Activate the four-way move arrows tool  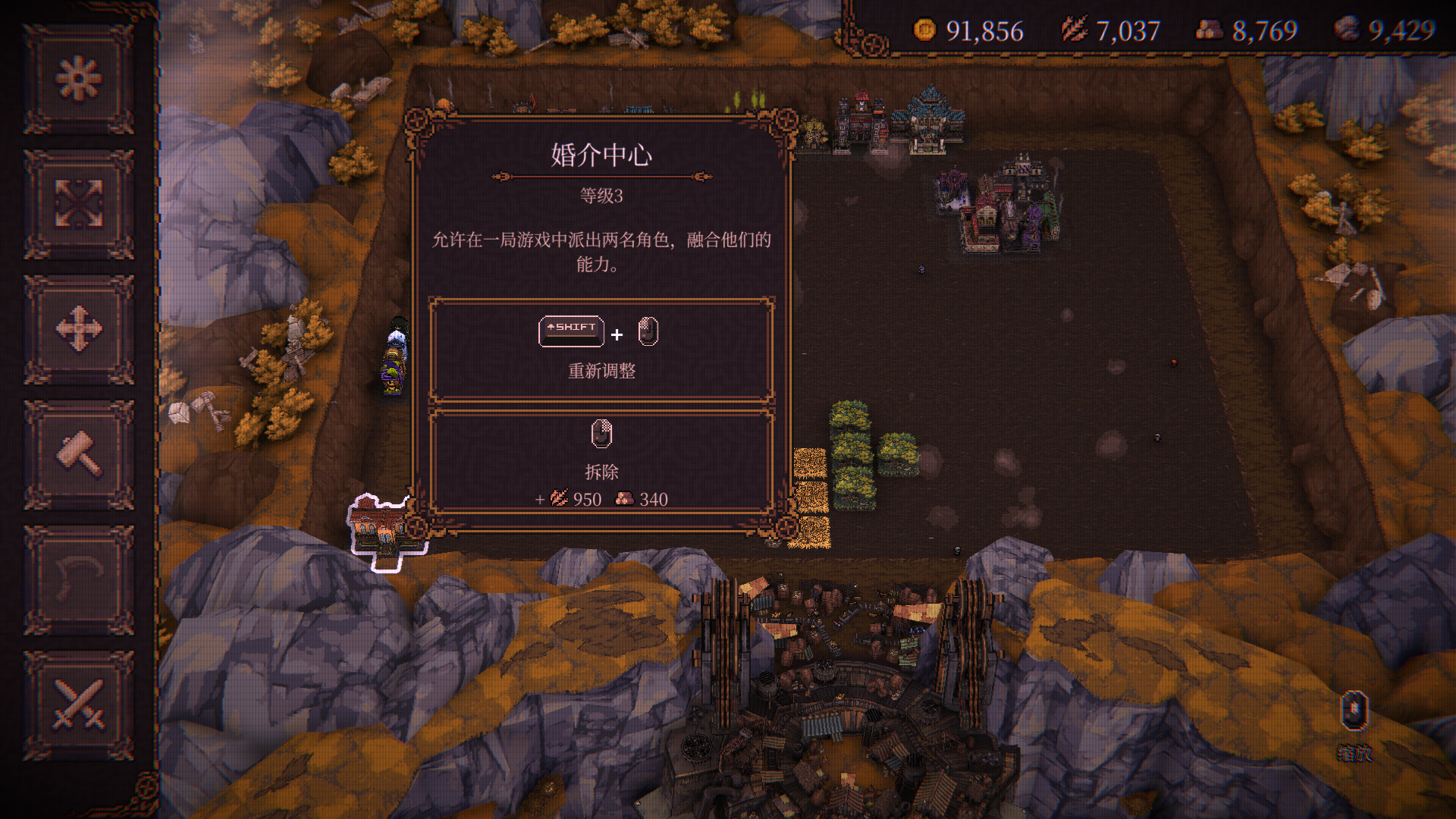[79, 329]
